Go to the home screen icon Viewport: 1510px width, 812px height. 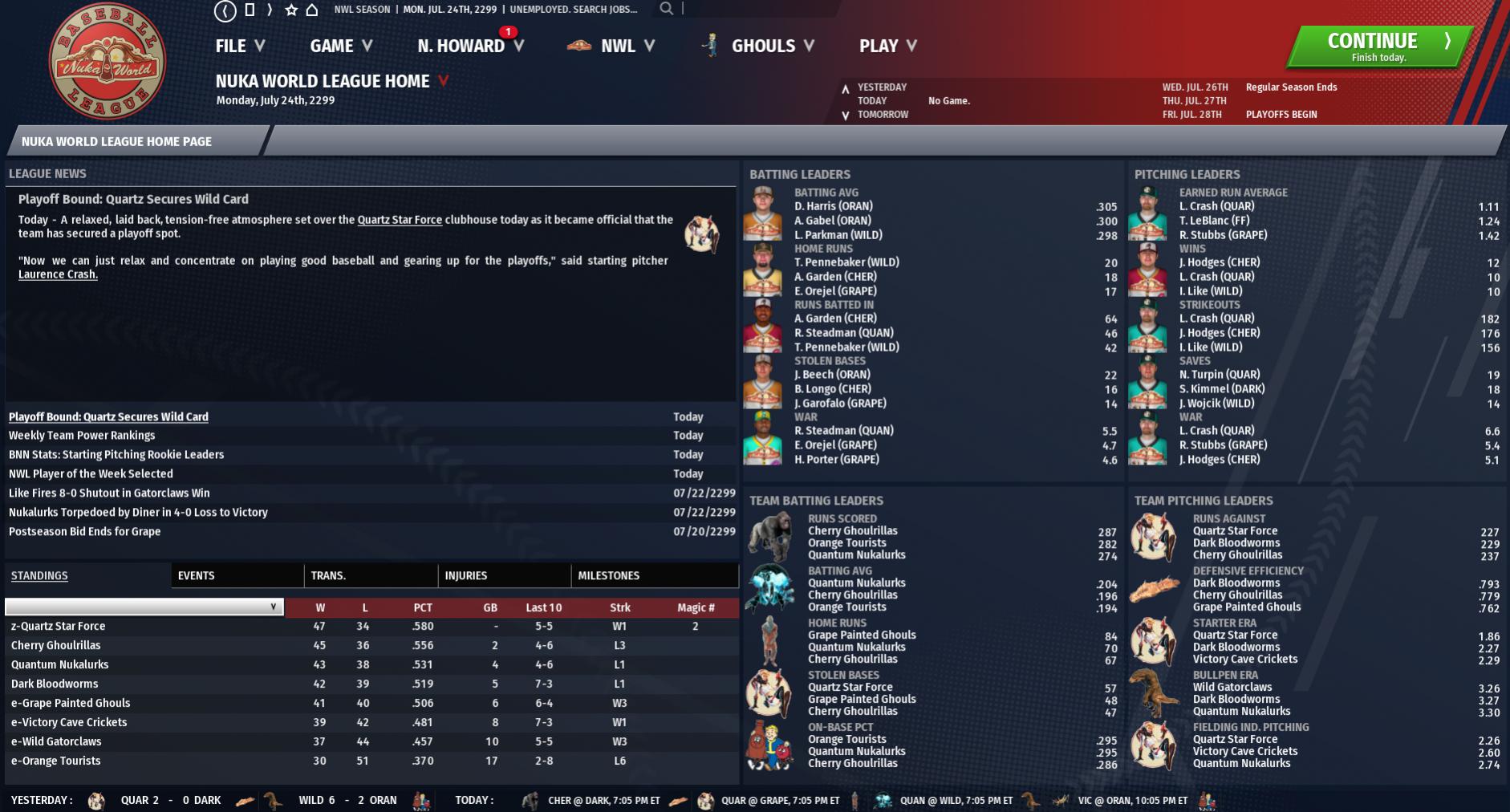(312, 10)
